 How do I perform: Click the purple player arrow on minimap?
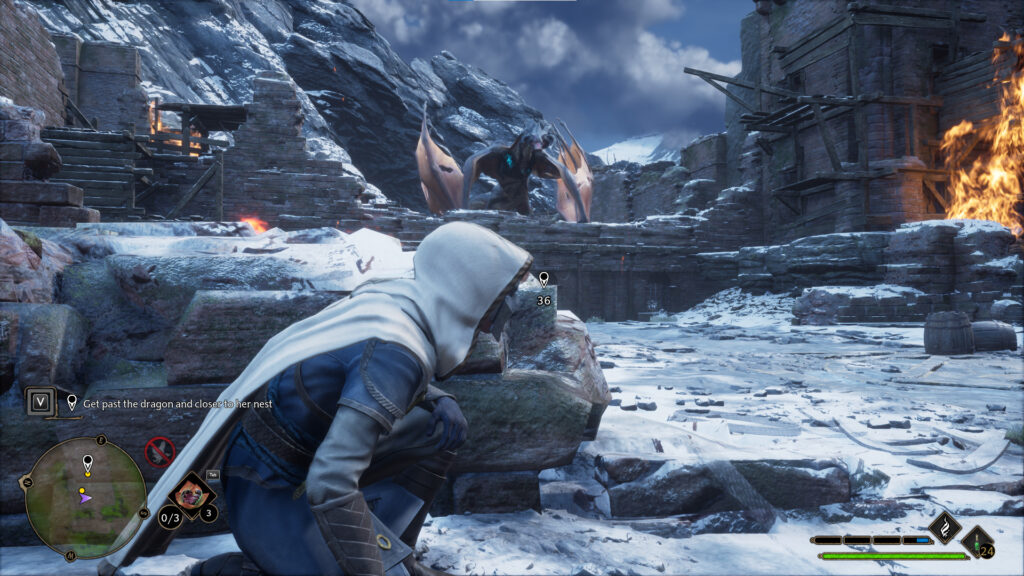coord(85,496)
